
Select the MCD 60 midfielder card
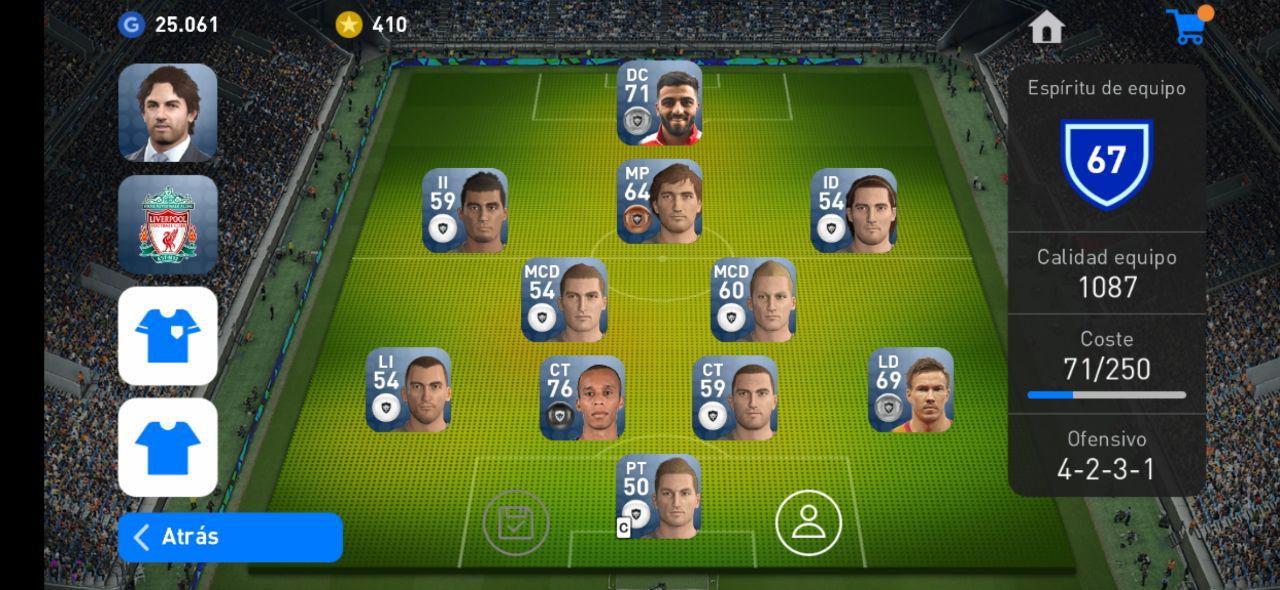pyautogui.click(x=753, y=300)
